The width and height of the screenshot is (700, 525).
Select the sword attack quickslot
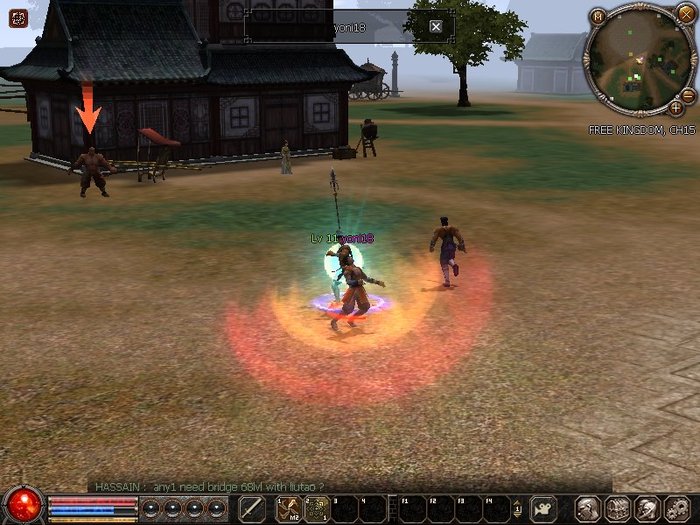point(252,508)
